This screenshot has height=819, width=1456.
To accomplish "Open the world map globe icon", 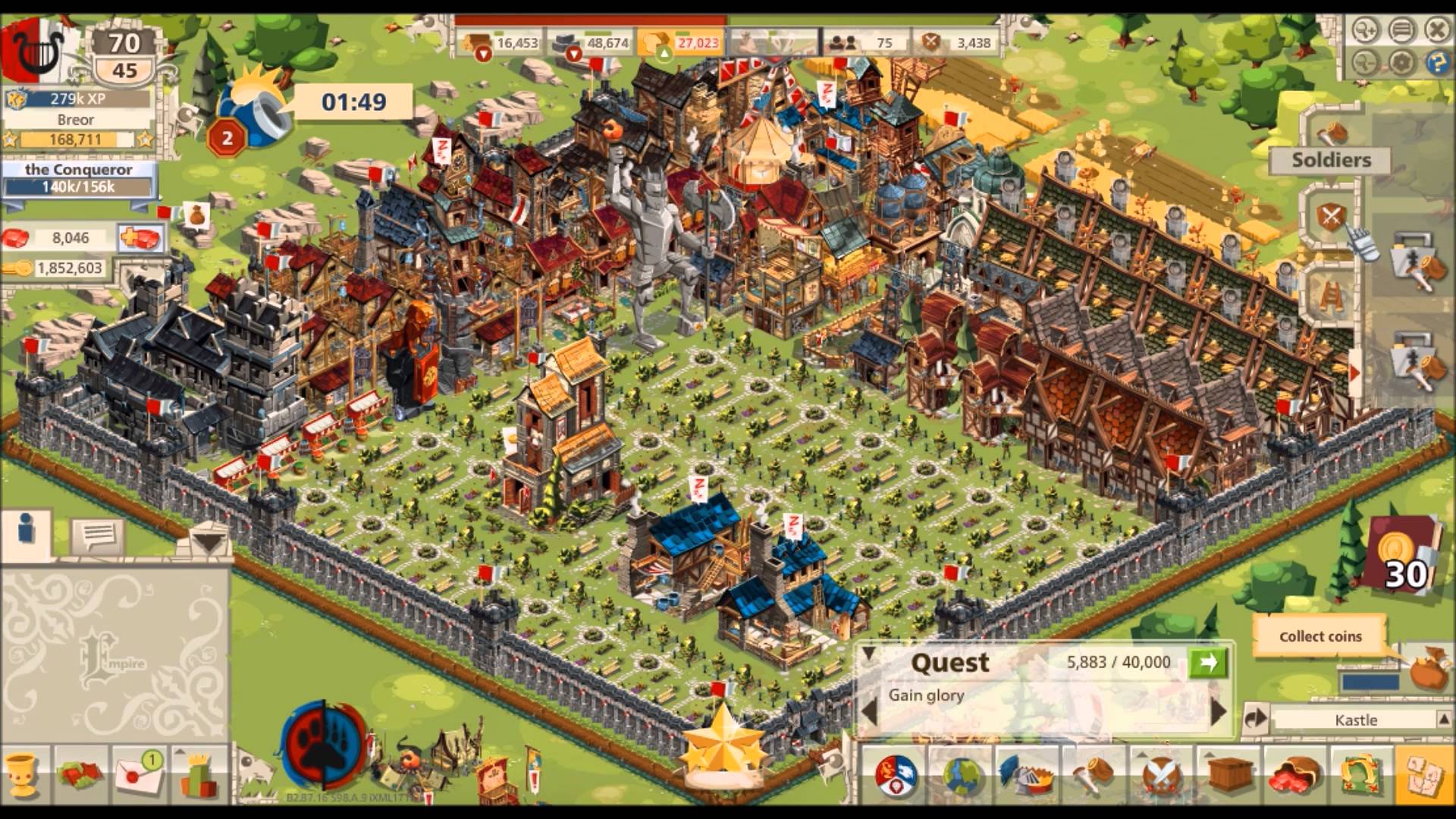I will point(962,775).
